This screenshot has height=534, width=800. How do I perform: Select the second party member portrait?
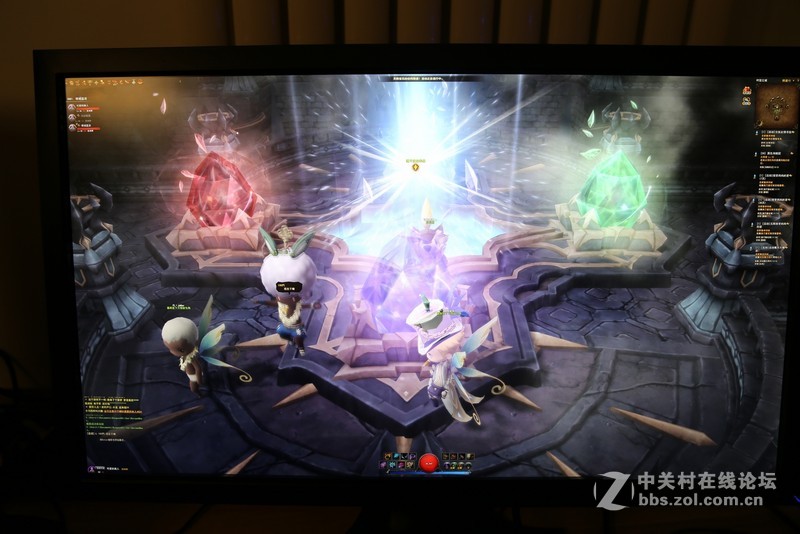coord(73,116)
